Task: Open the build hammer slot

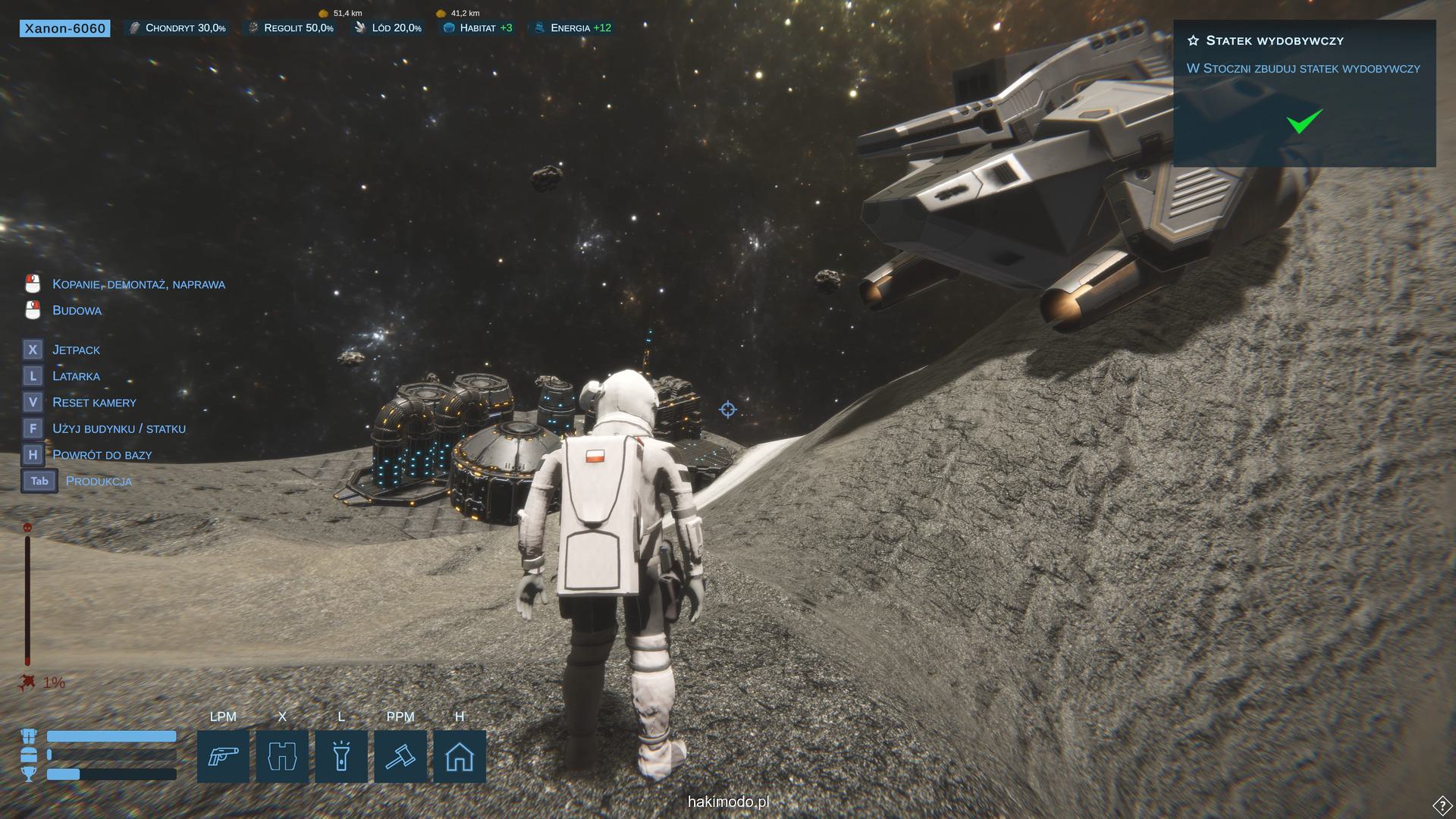Action: tap(400, 756)
